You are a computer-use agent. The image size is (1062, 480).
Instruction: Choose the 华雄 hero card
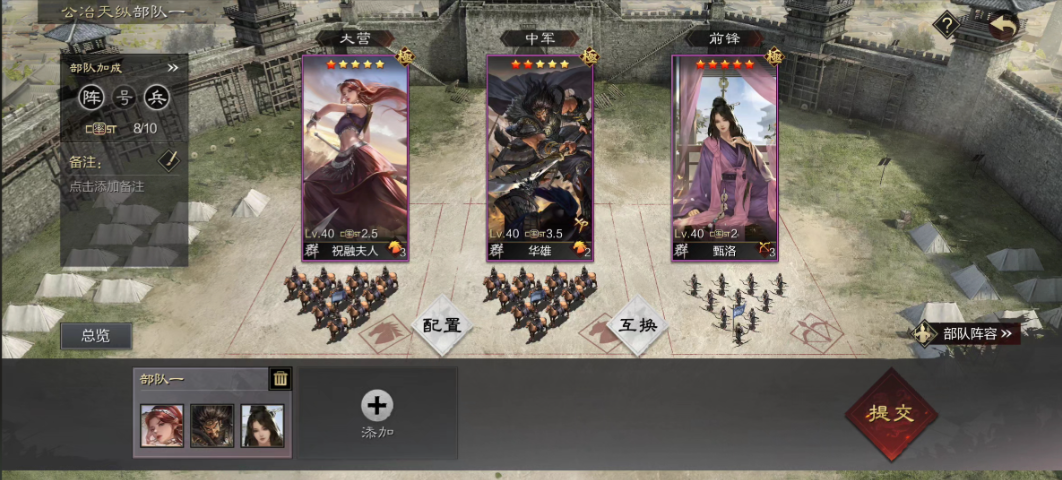coord(540,158)
